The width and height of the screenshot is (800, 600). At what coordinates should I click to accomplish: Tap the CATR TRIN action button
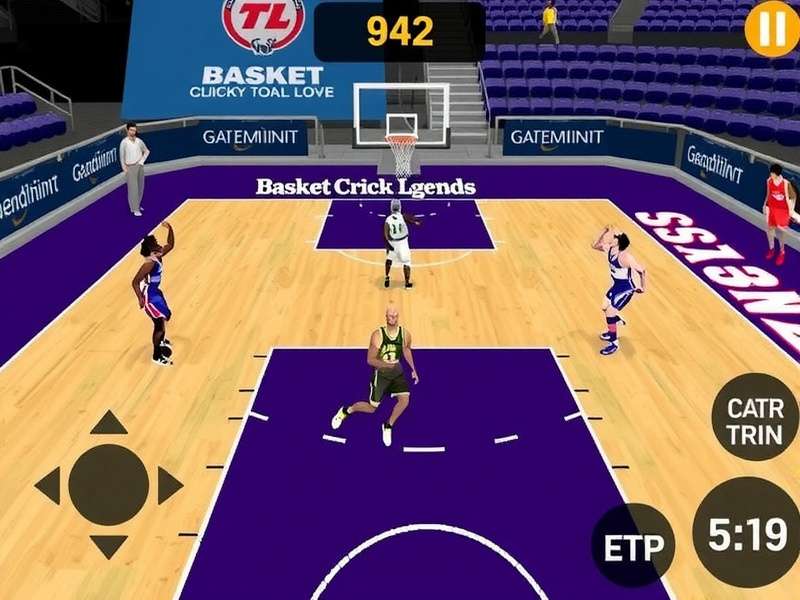755,421
